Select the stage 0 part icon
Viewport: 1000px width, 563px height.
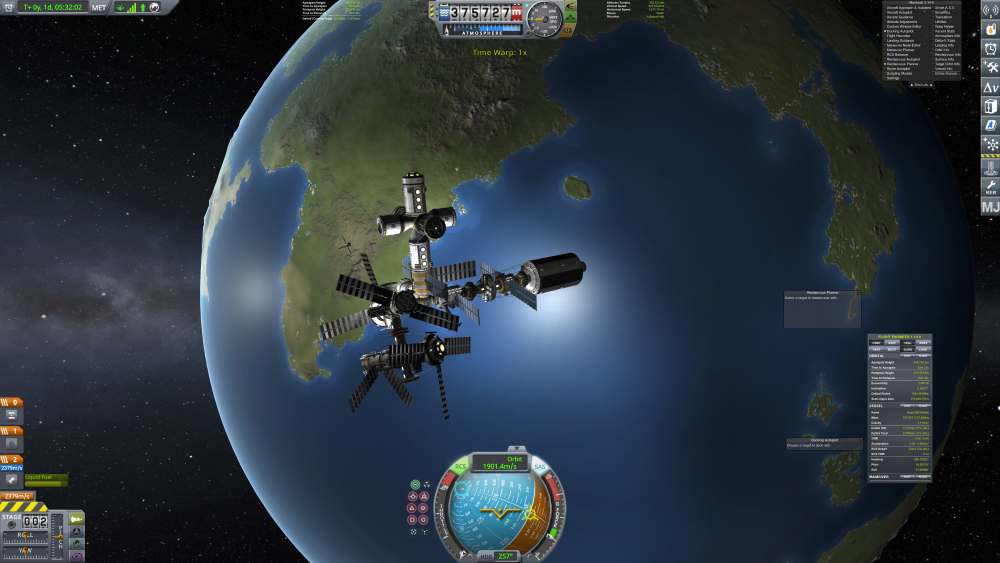click(11, 414)
